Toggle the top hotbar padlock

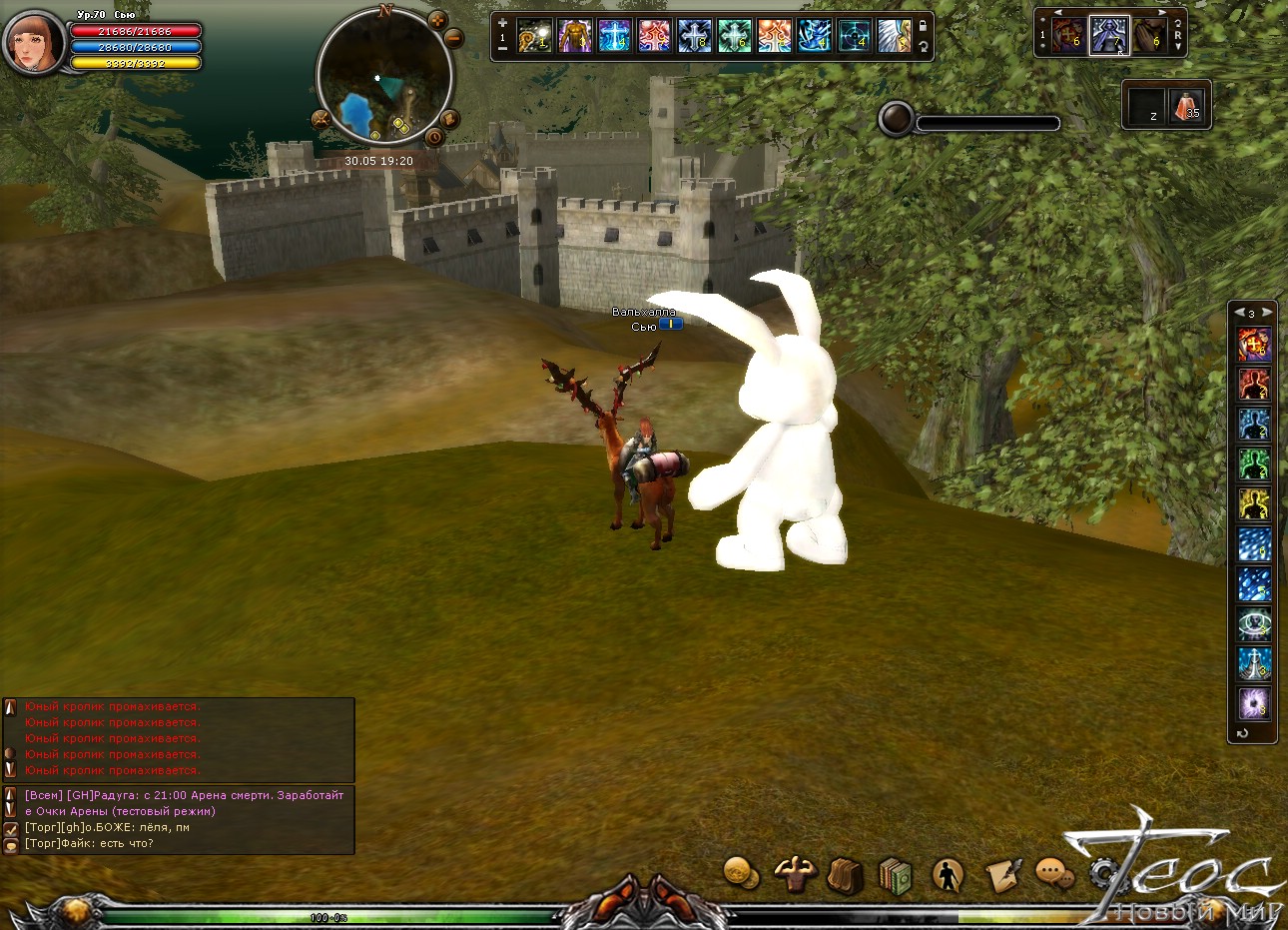924,27
